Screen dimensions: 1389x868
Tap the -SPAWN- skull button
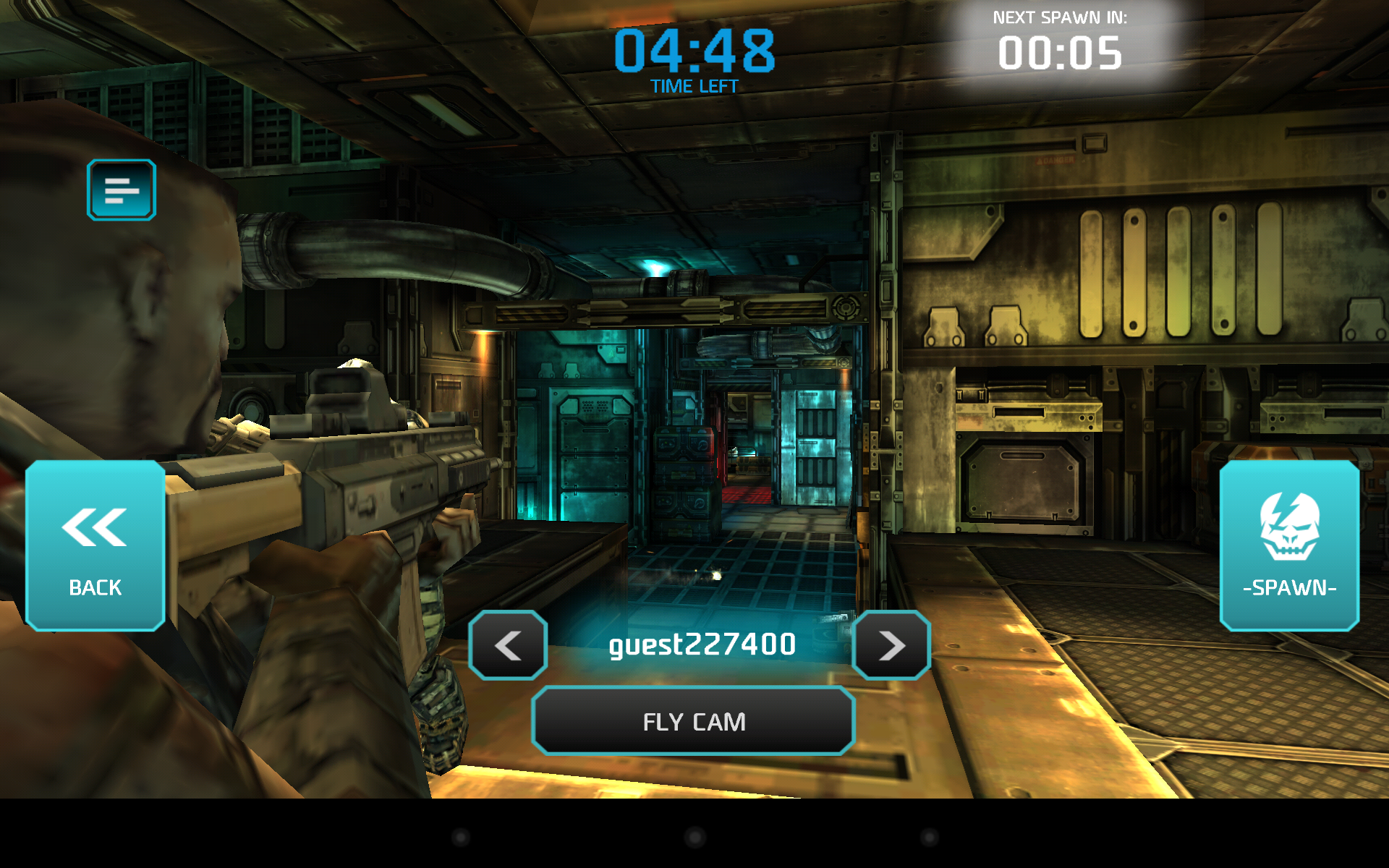click(1289, 546)
